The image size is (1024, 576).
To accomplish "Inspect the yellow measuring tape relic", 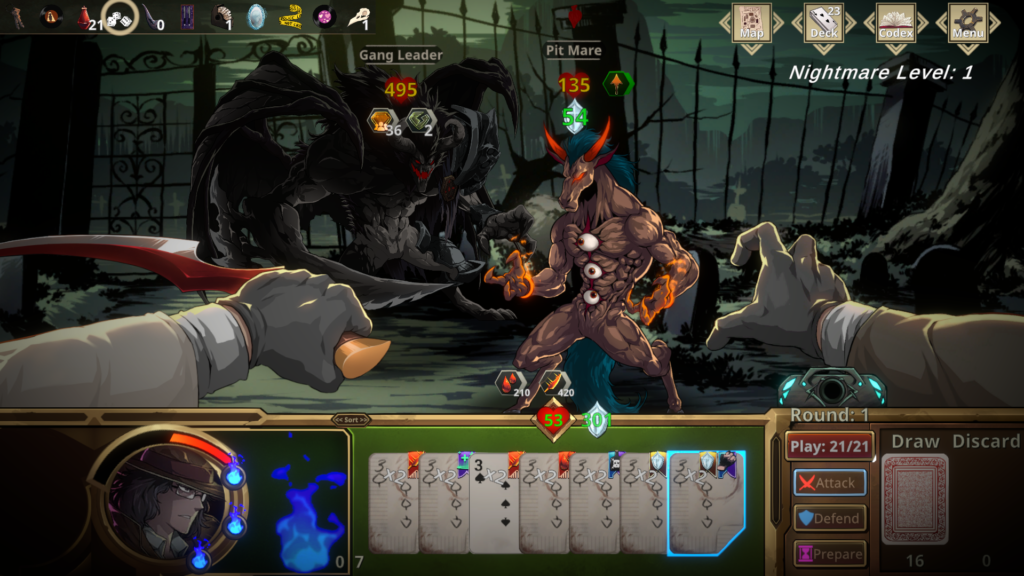I will 290,17.
